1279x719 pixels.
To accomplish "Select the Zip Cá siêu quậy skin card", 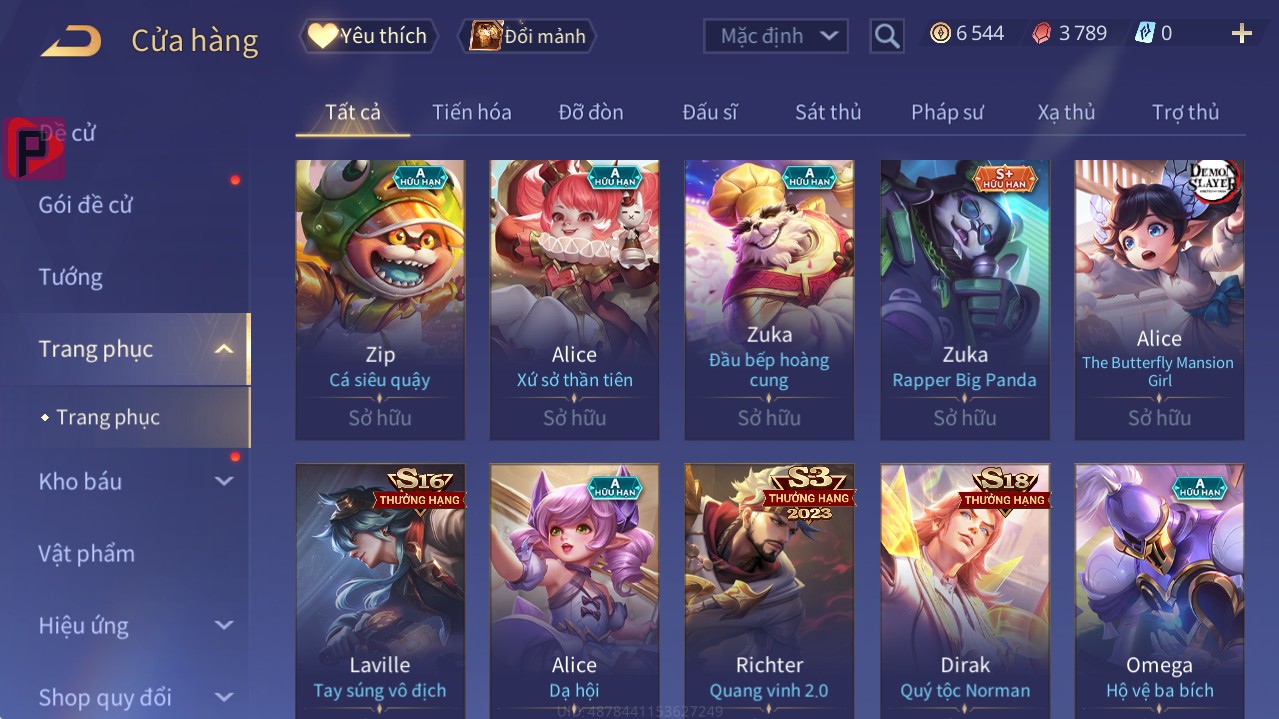I will [380, 299].
